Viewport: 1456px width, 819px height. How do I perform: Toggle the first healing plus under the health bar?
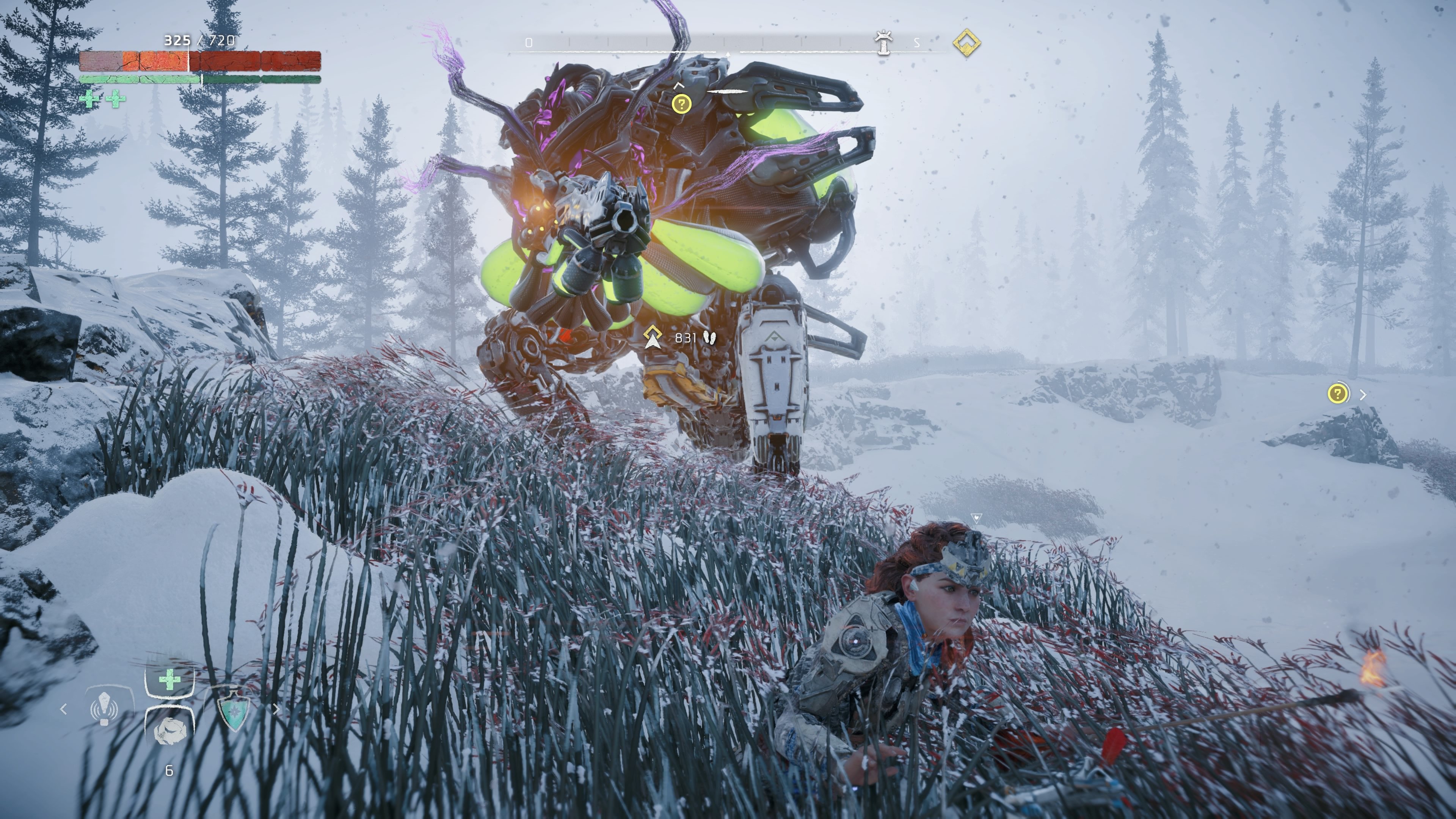(89, 99)
